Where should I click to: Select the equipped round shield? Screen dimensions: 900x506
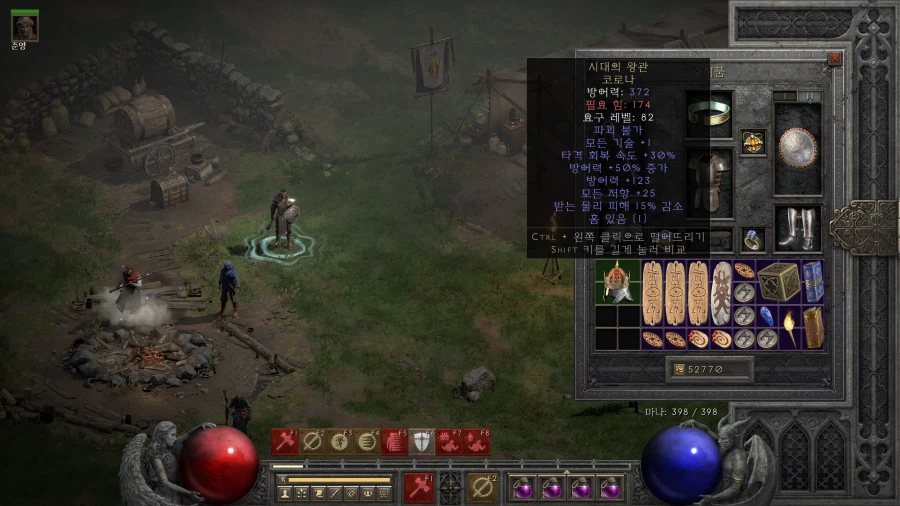pyautogui.click(x=798, y=147)
